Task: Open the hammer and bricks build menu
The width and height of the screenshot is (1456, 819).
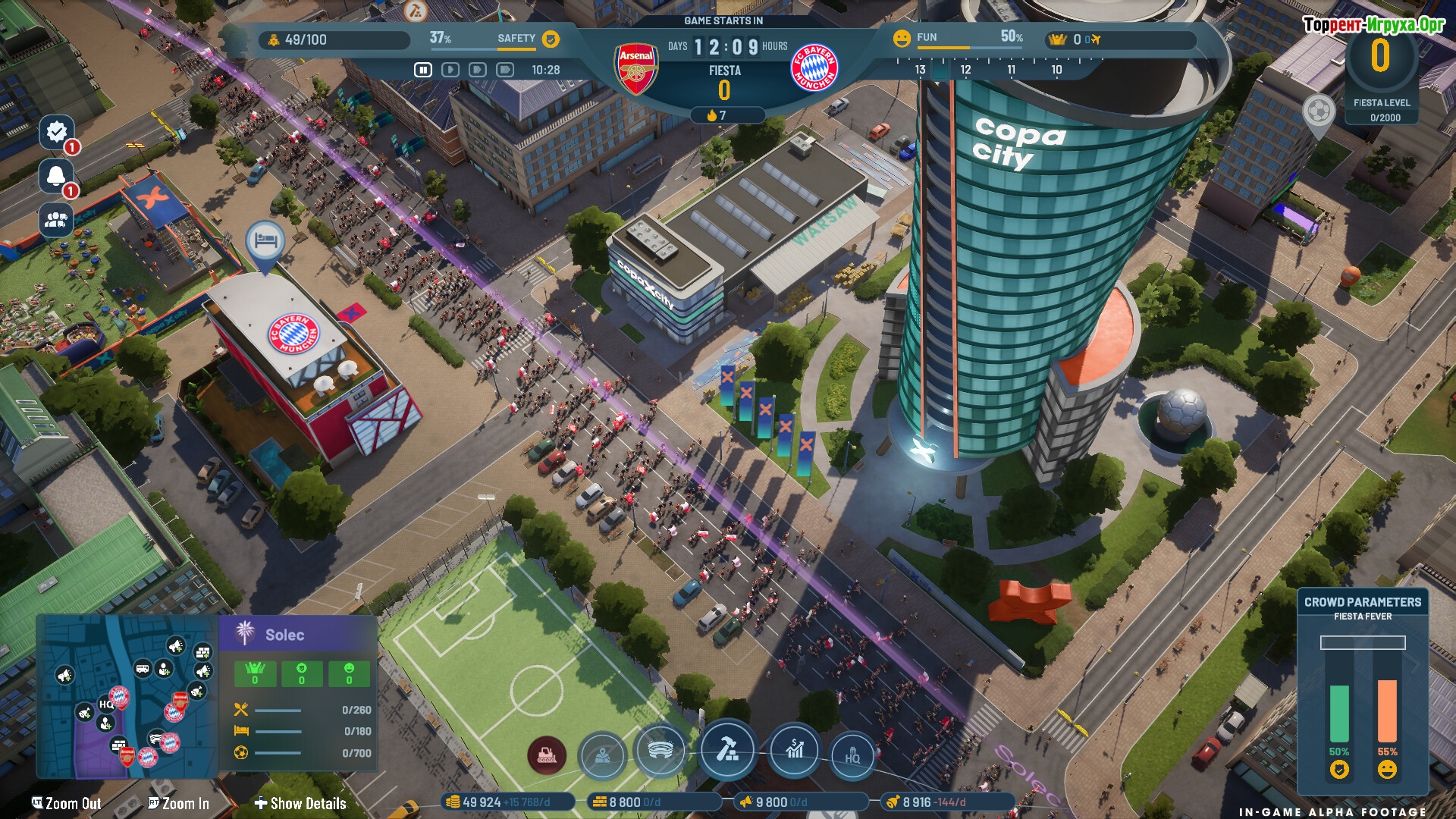Action: pos(727,749)
